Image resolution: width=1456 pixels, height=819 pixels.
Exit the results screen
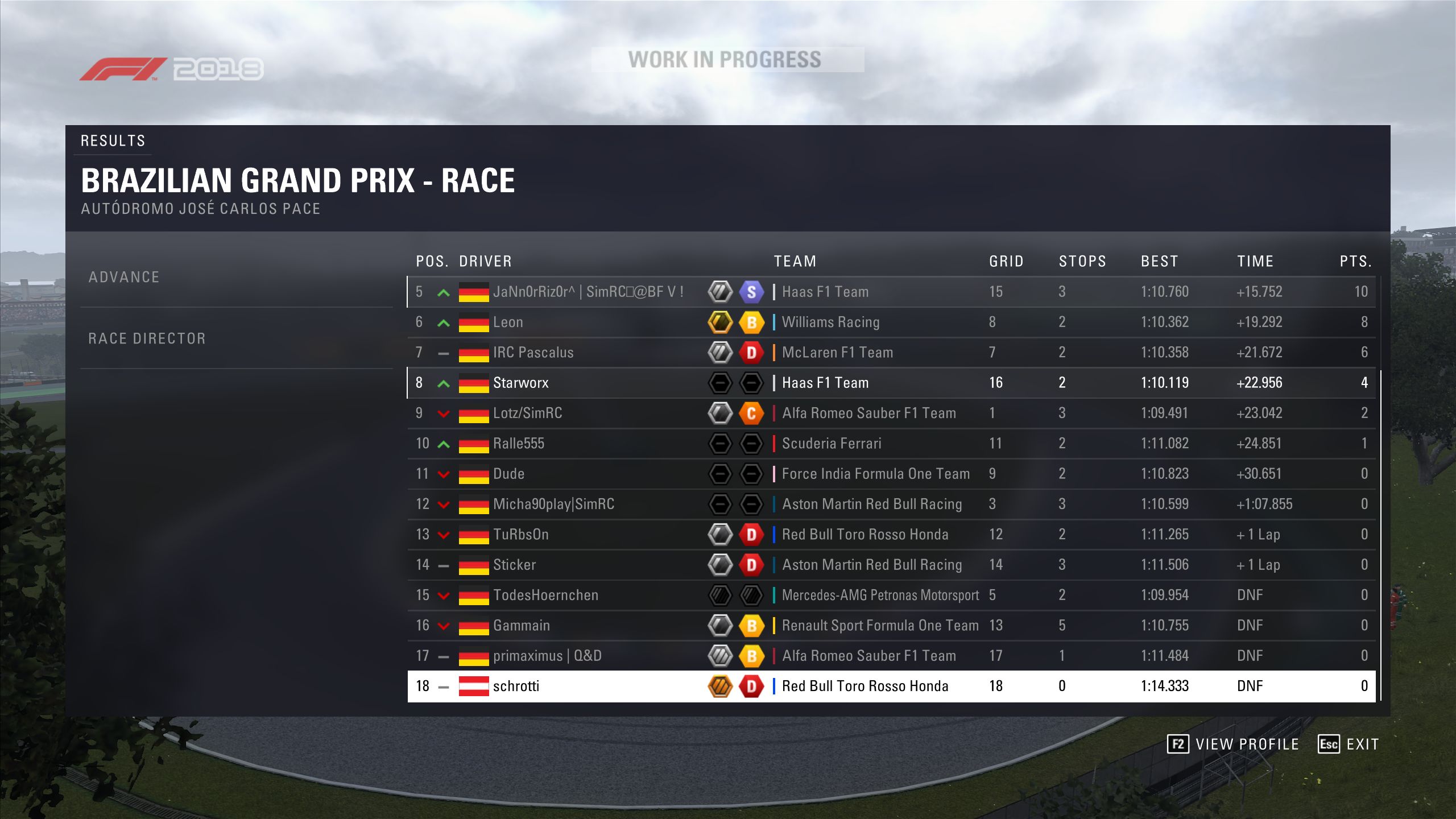1349,744
